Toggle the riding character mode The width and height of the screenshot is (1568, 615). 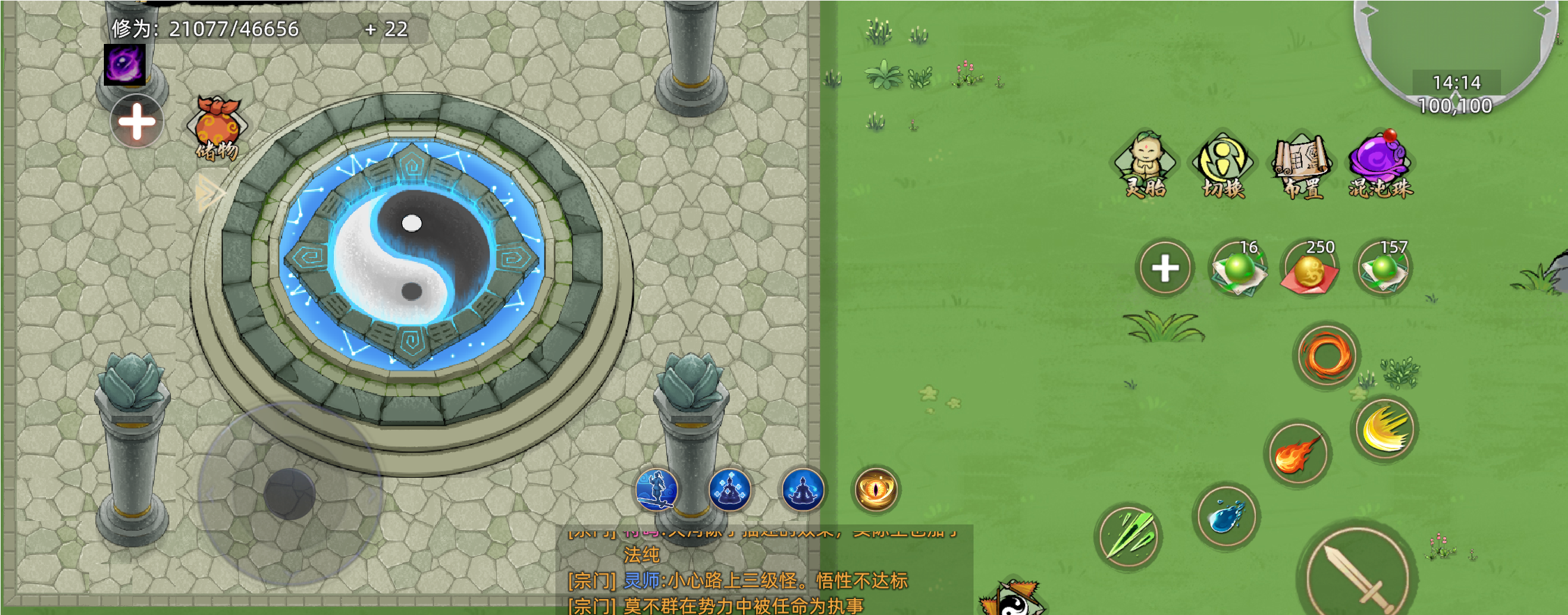coord(657,490)
